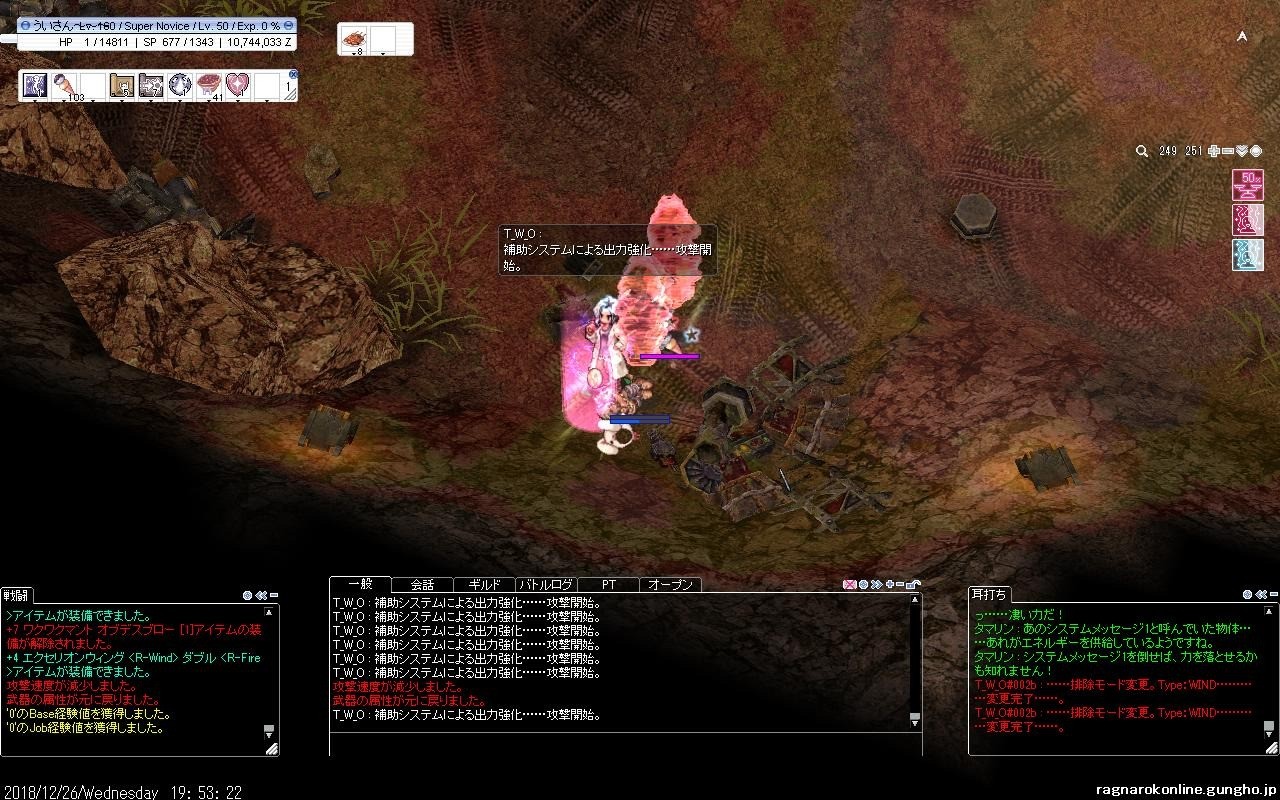Use the grilled meat plate item slot

click(x=355, y=39)
